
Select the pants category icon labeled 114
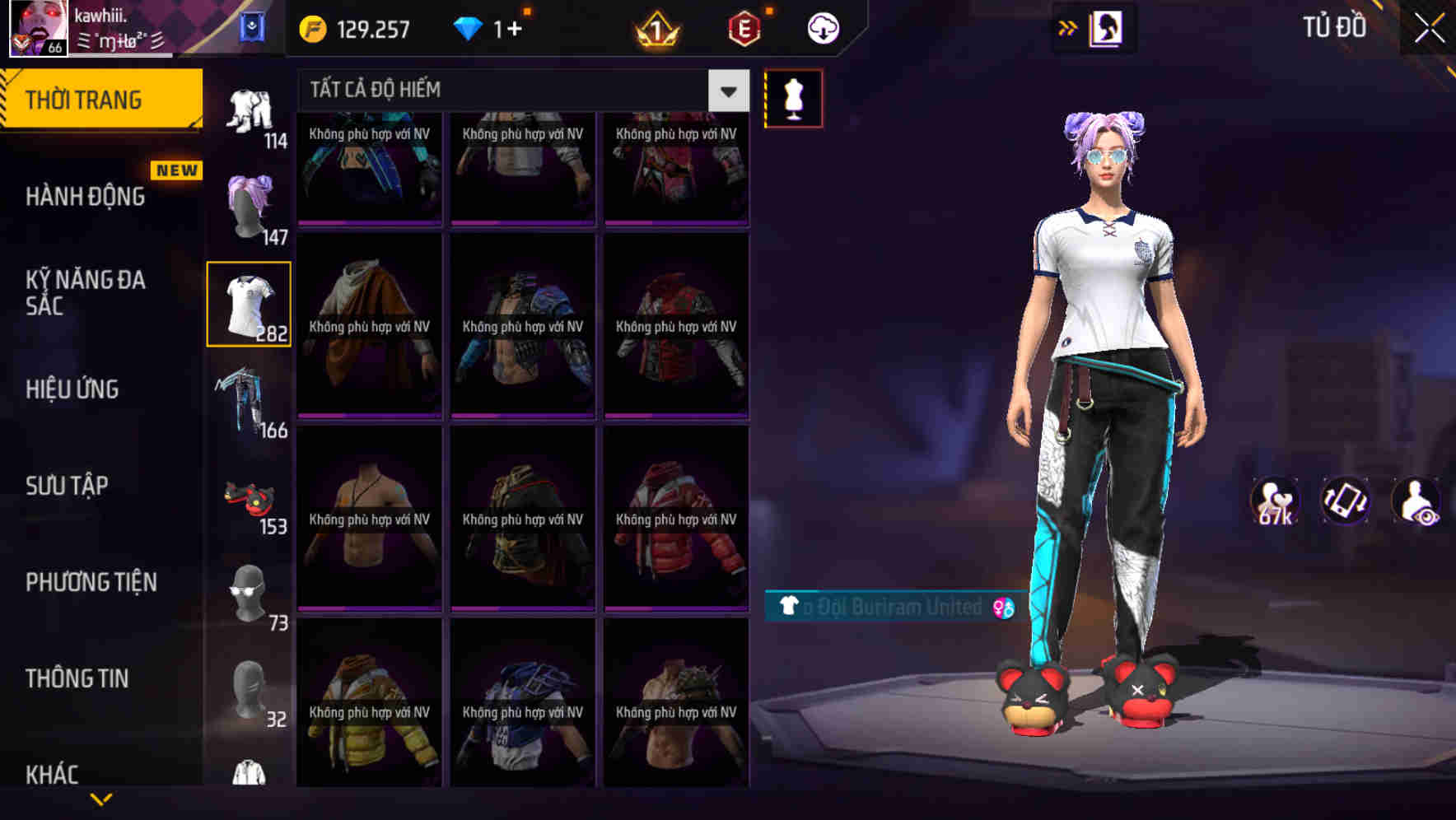tap(248, 107)
